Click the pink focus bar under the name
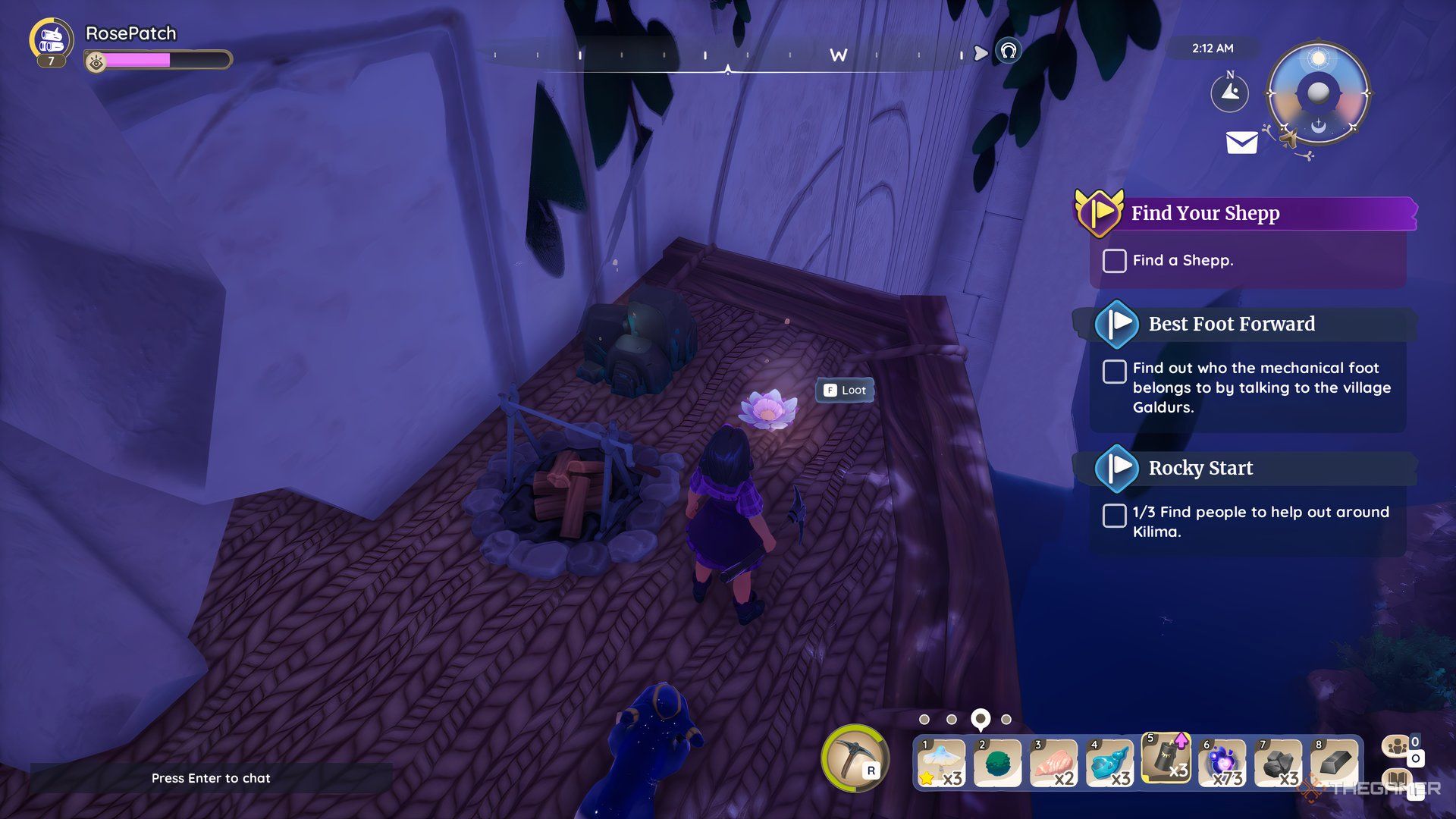The width and height of the screenshot is (1456, 819). coord(136,59)
